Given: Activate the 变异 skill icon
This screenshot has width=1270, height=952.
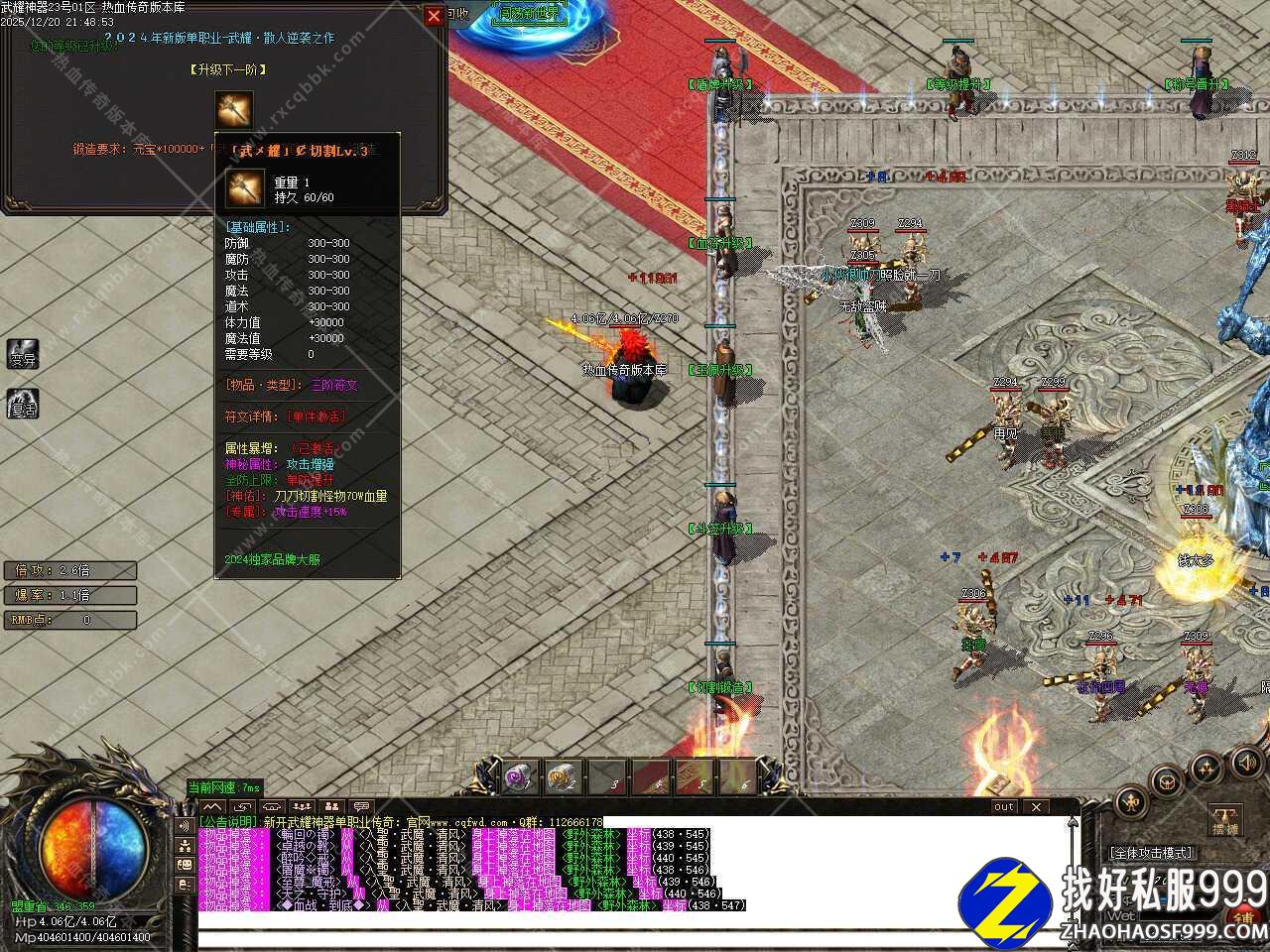Looking at the screenshot, I should [23, 353].
